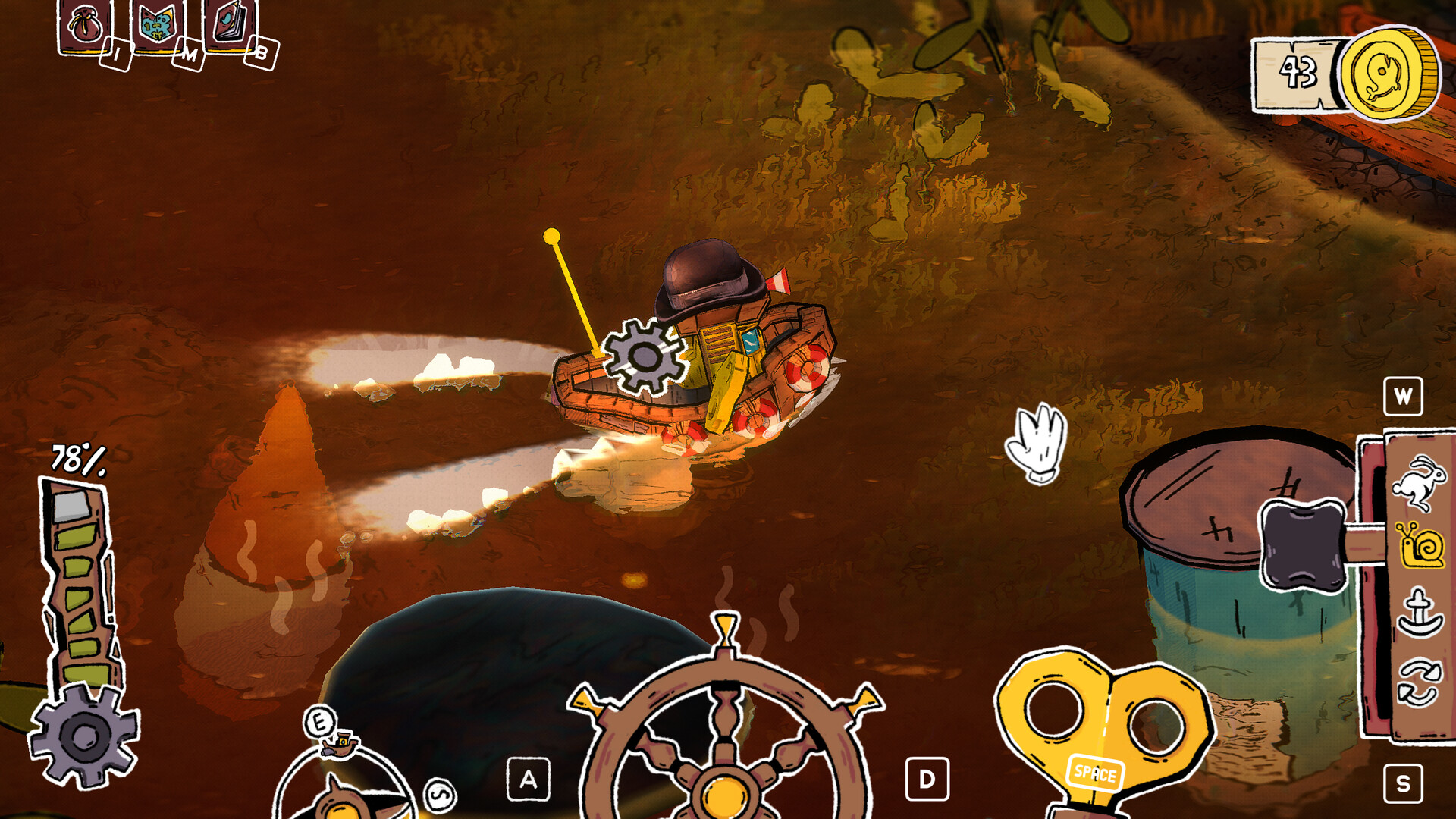Choose the anchor stop setting

click(1419, 613)
